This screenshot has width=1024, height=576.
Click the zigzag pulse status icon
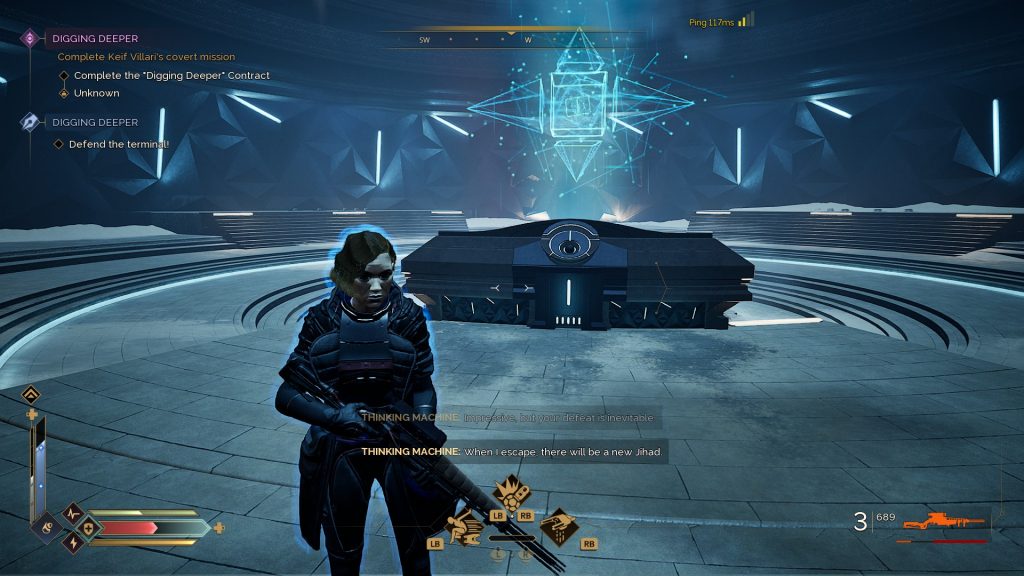tap(71, 512)
